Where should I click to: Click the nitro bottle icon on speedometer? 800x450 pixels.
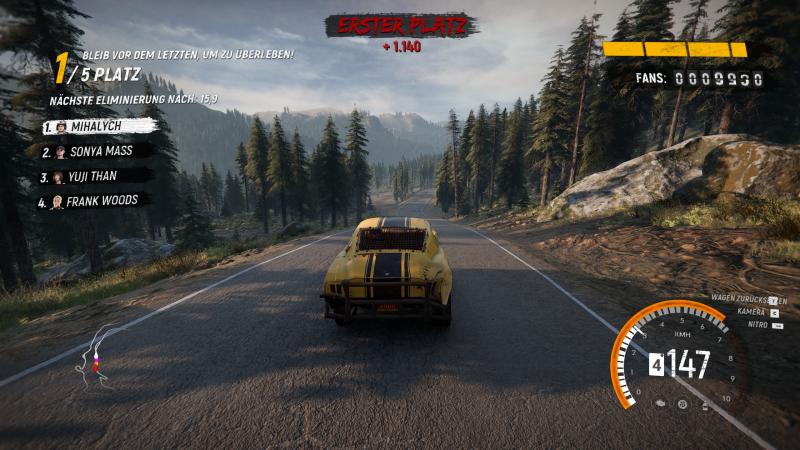705,402
